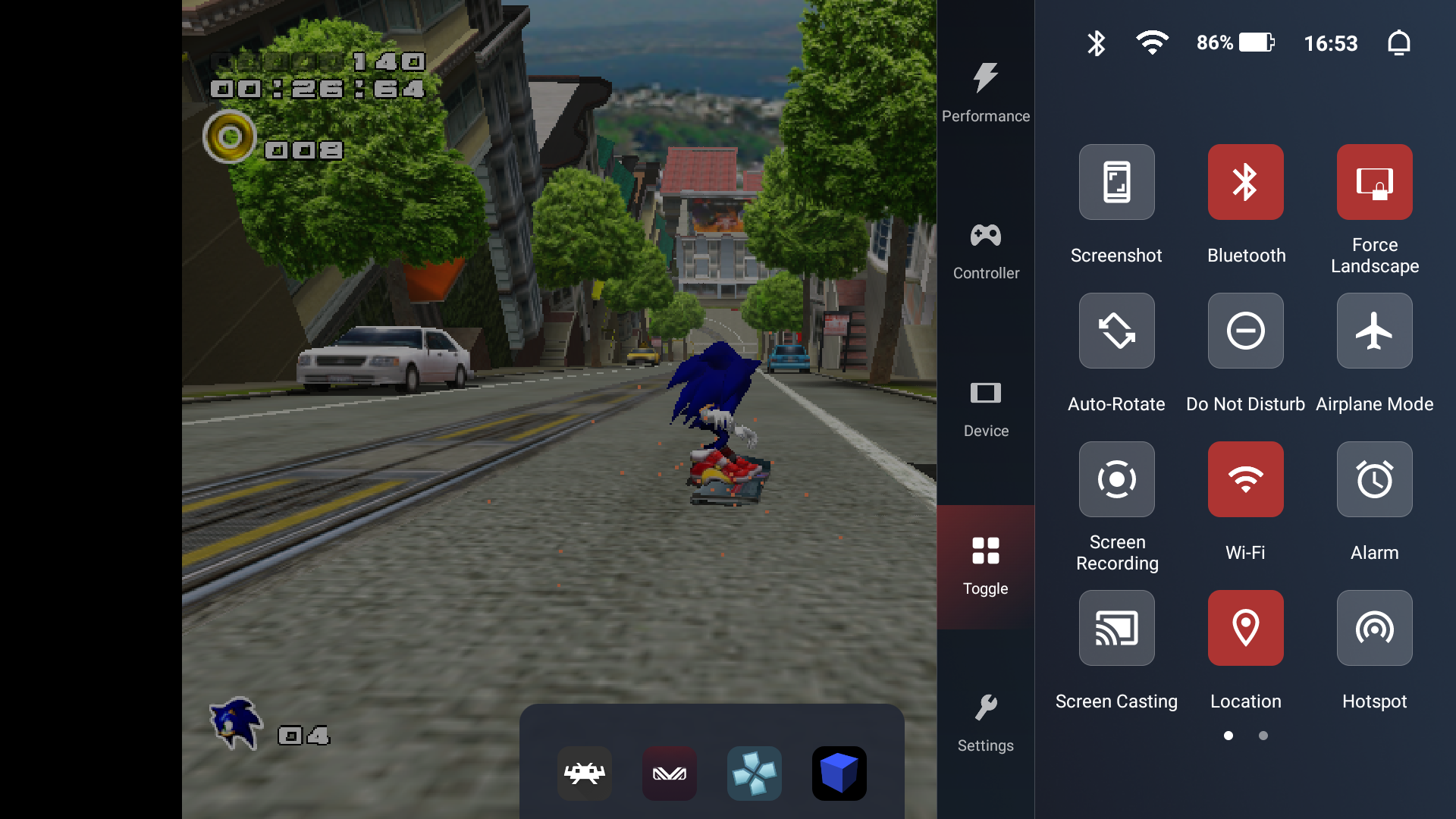Toggle Auto-Rotate
Image resolution: width=1456 pixels, height=819 pixels.
pyautogui.click(x=1116, y=331)
